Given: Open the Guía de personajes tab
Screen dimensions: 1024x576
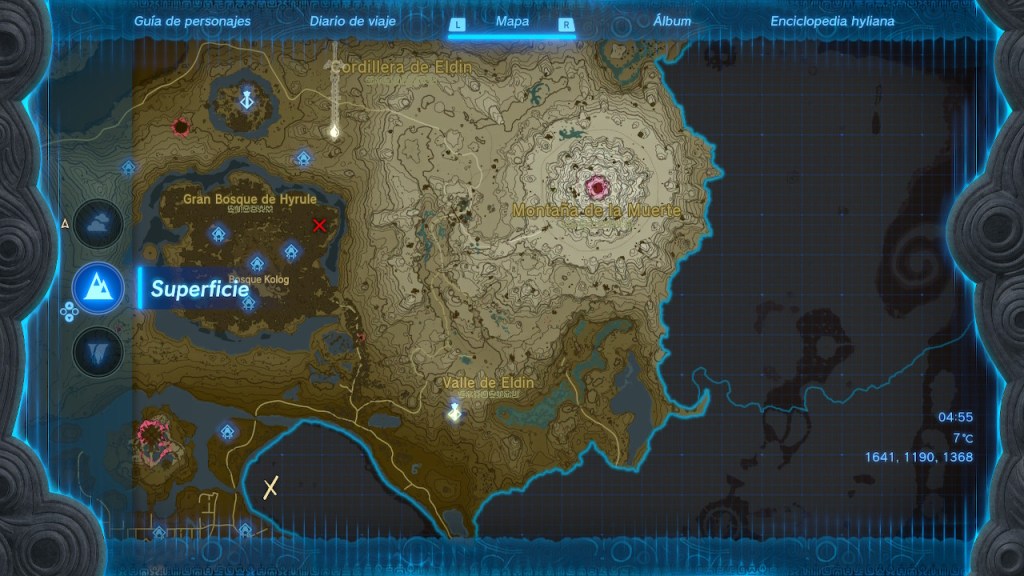Looking at the screenshot, I should pyautogui.click(x=192, y=21).
